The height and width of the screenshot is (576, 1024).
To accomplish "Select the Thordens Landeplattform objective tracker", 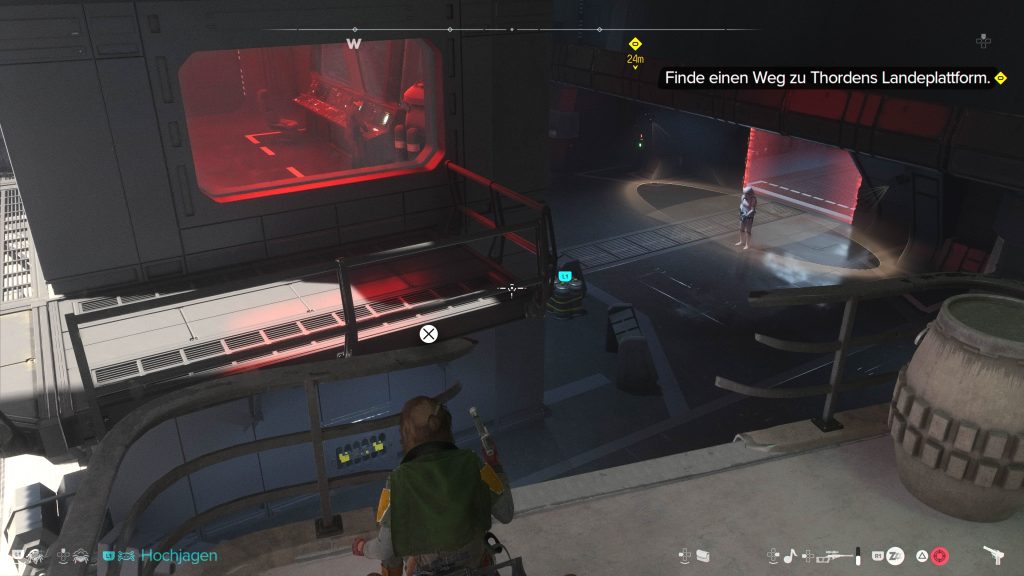I will point(830,77).
